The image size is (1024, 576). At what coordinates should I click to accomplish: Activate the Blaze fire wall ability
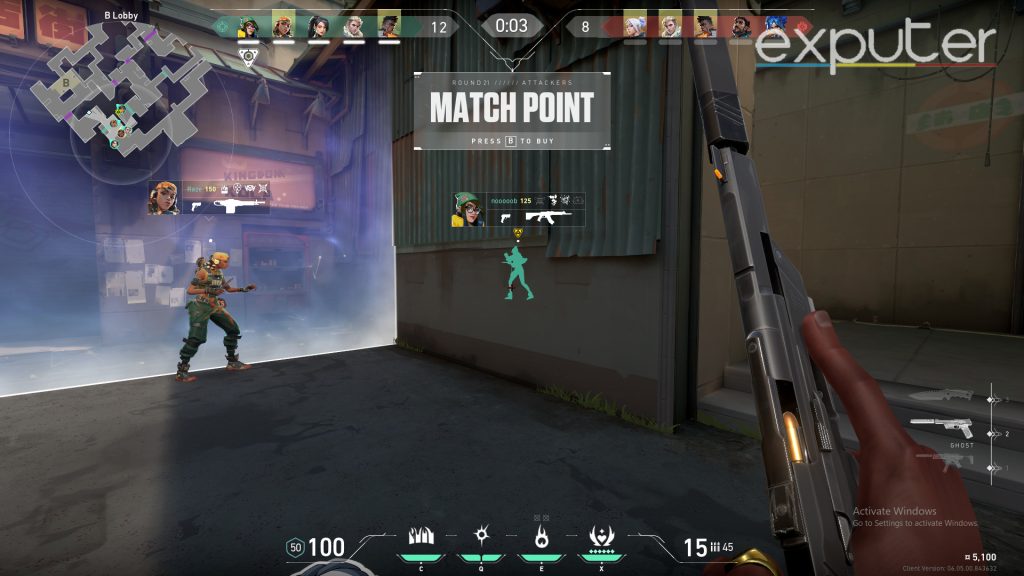pos(421,542)
